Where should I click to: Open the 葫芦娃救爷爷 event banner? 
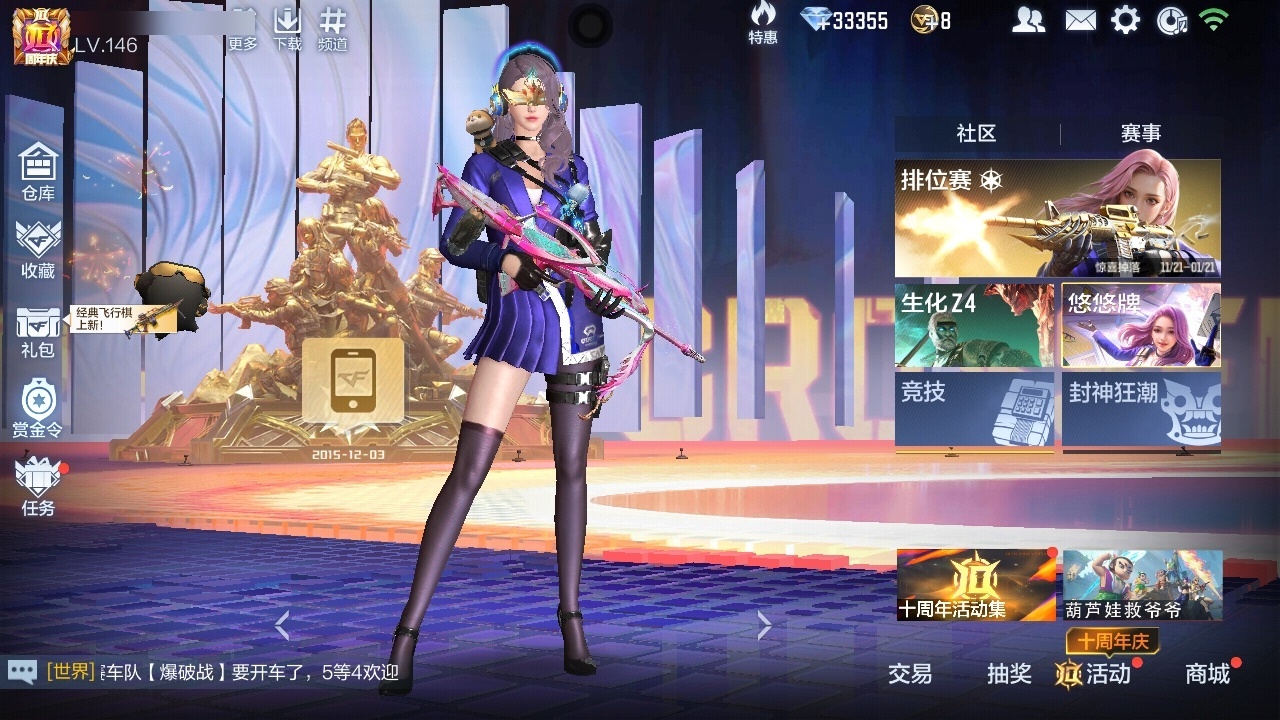(1142, 585)
